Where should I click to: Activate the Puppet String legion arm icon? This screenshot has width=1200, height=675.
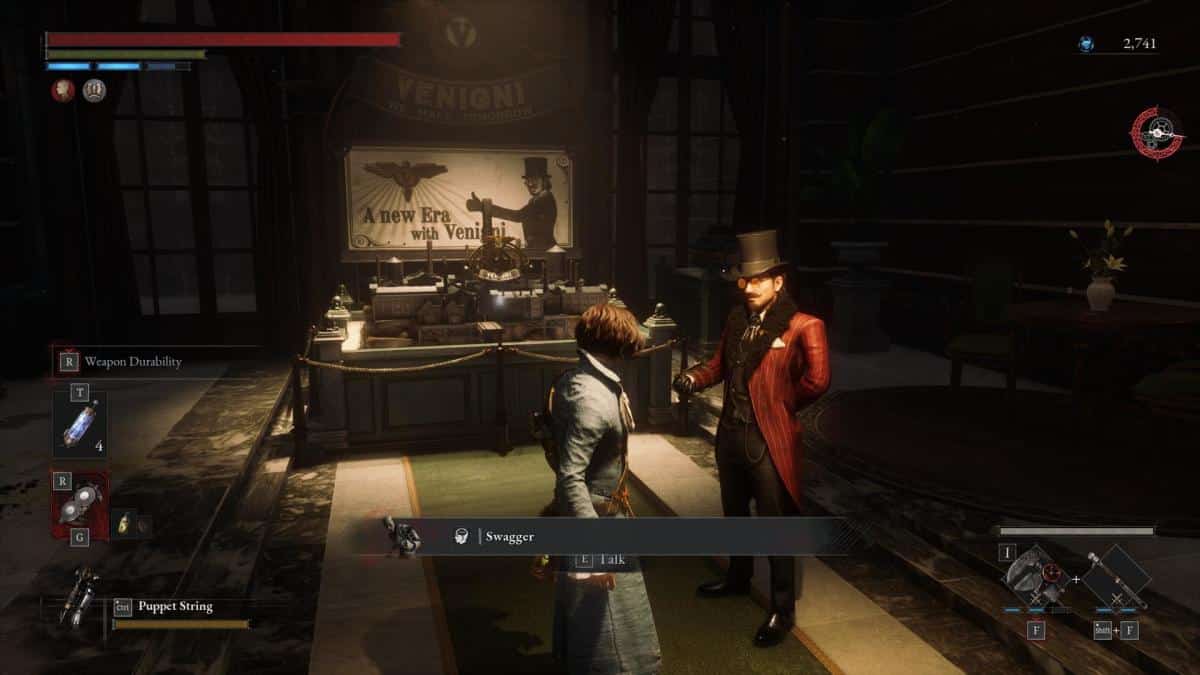coord(79,596)
